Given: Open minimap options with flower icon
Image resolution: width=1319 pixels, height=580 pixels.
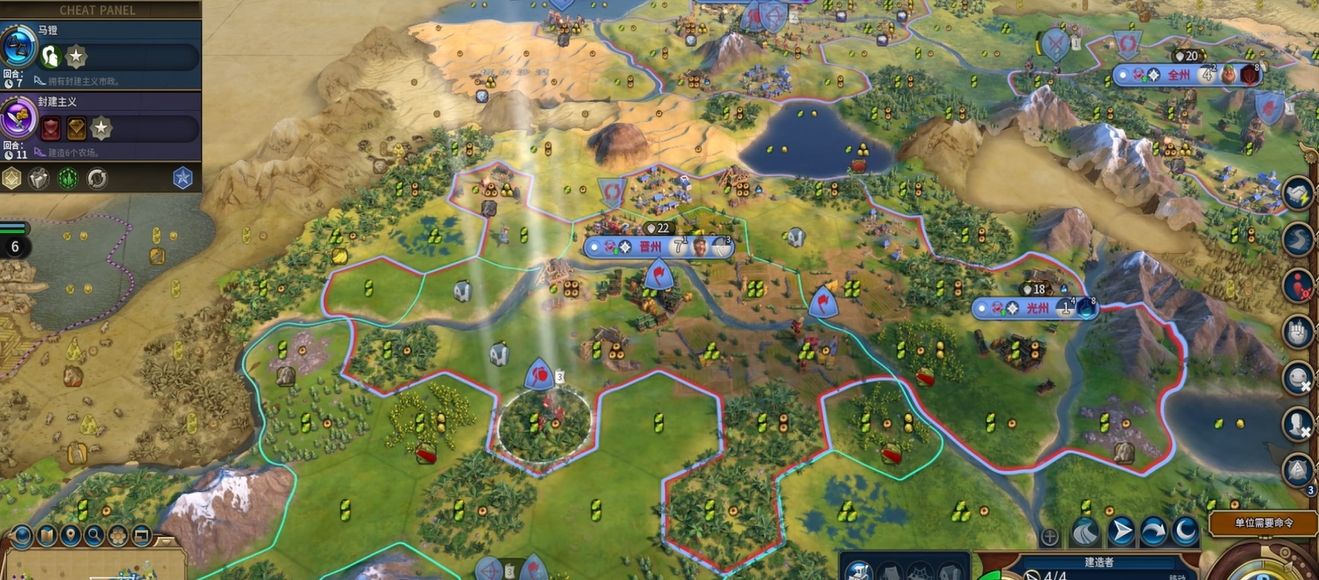Looking at the screenshot, I should pyautogui.click(x=118, y=536).
